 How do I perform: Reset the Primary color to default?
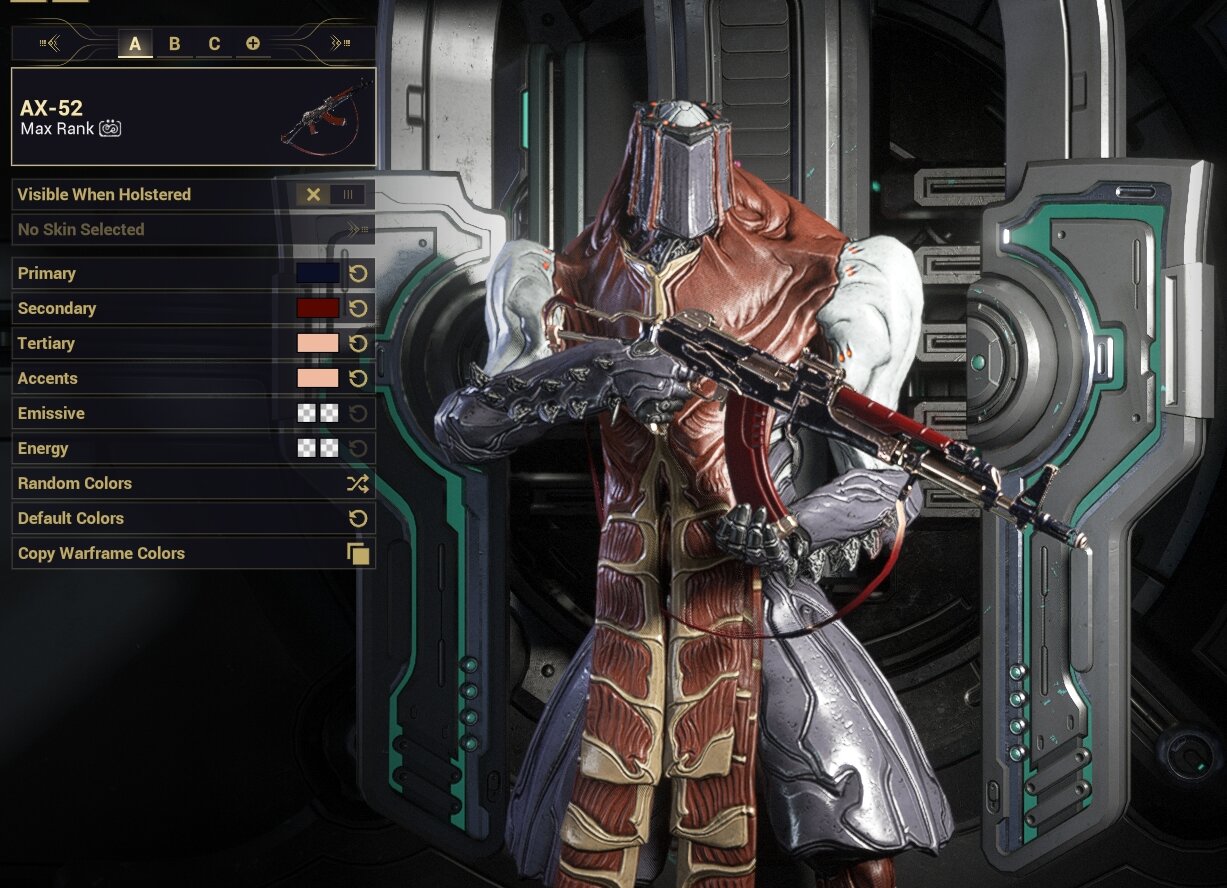tap(358, 273)
